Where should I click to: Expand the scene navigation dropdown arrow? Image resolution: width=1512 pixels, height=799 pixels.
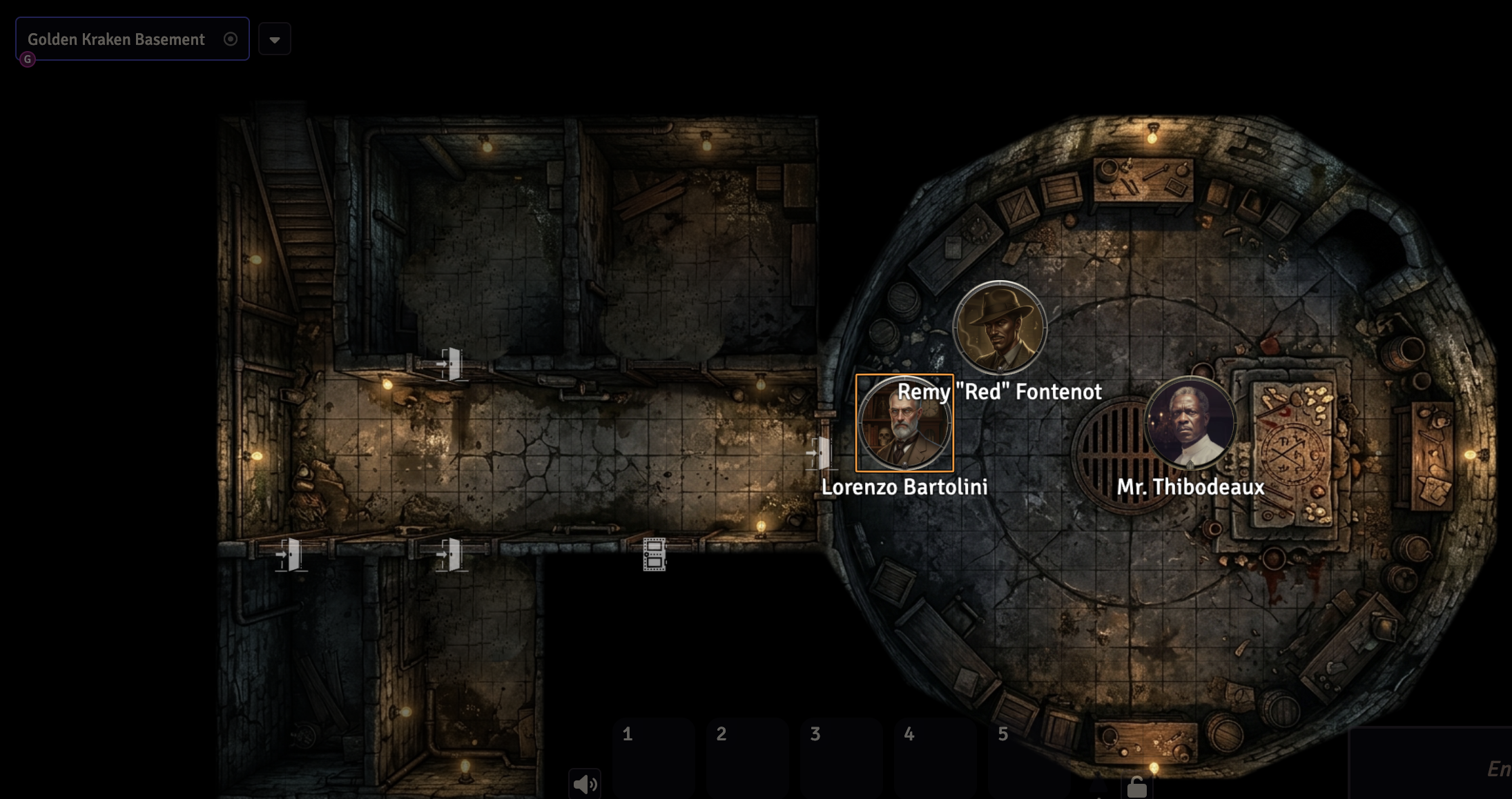coord(275,39)
